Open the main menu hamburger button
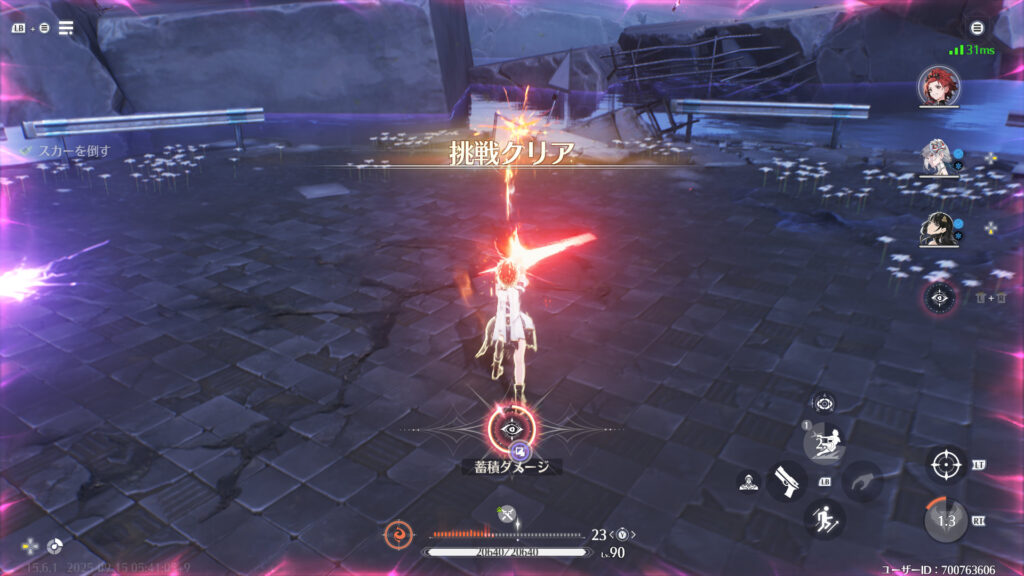The image size is (1024, 576). [978, 27]
